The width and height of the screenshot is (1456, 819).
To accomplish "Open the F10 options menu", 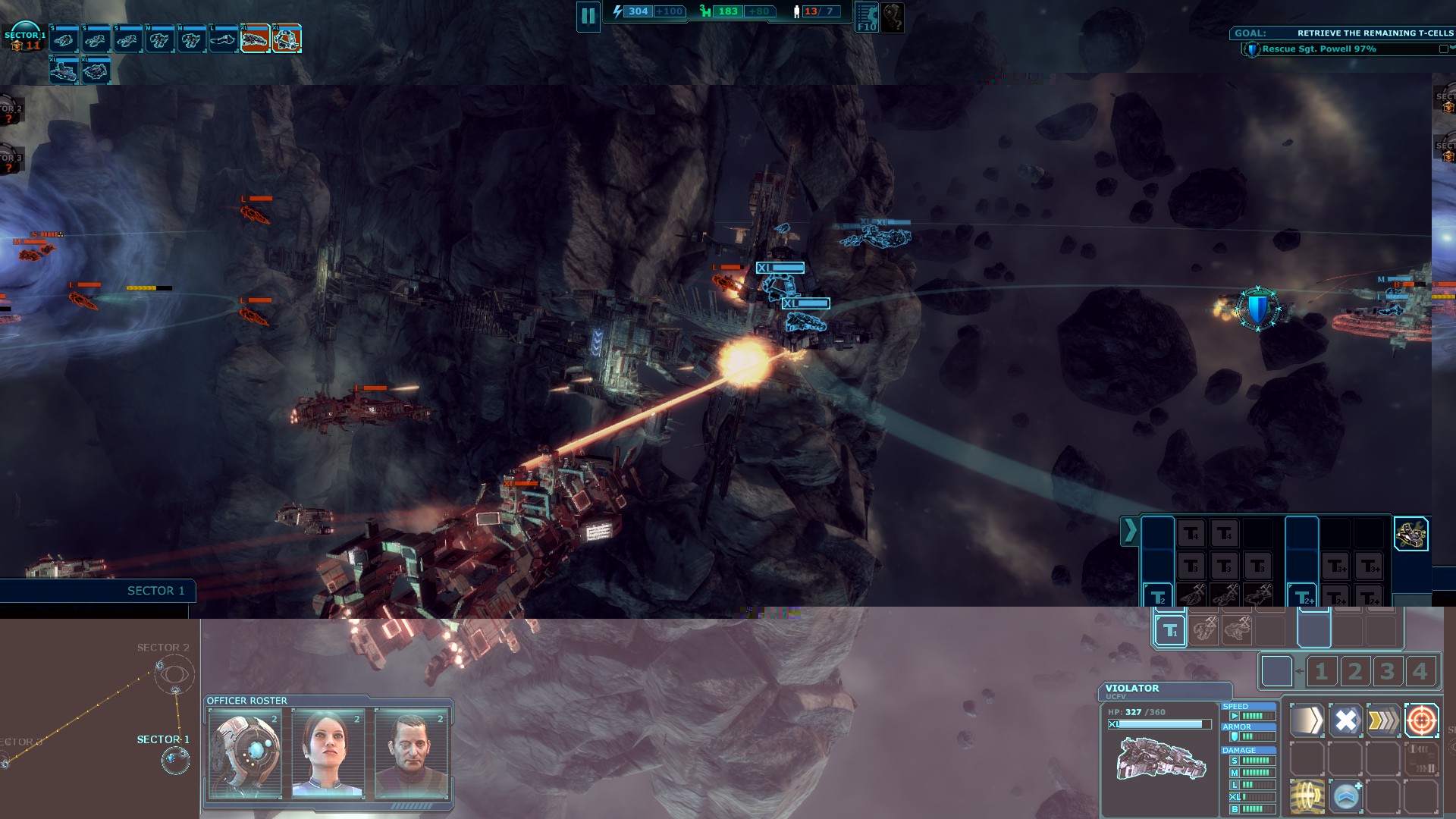I will coord(867,17).
